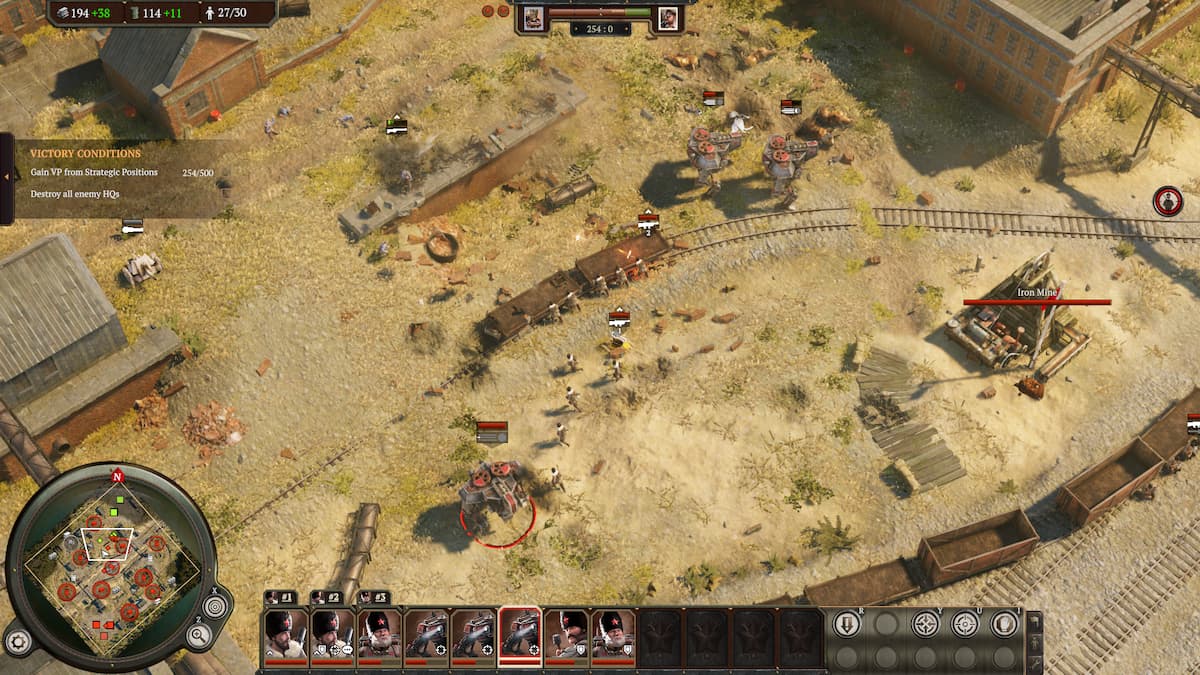Open settings via minimap gear button
The image size is (1200, 675).
click(17, 640)
